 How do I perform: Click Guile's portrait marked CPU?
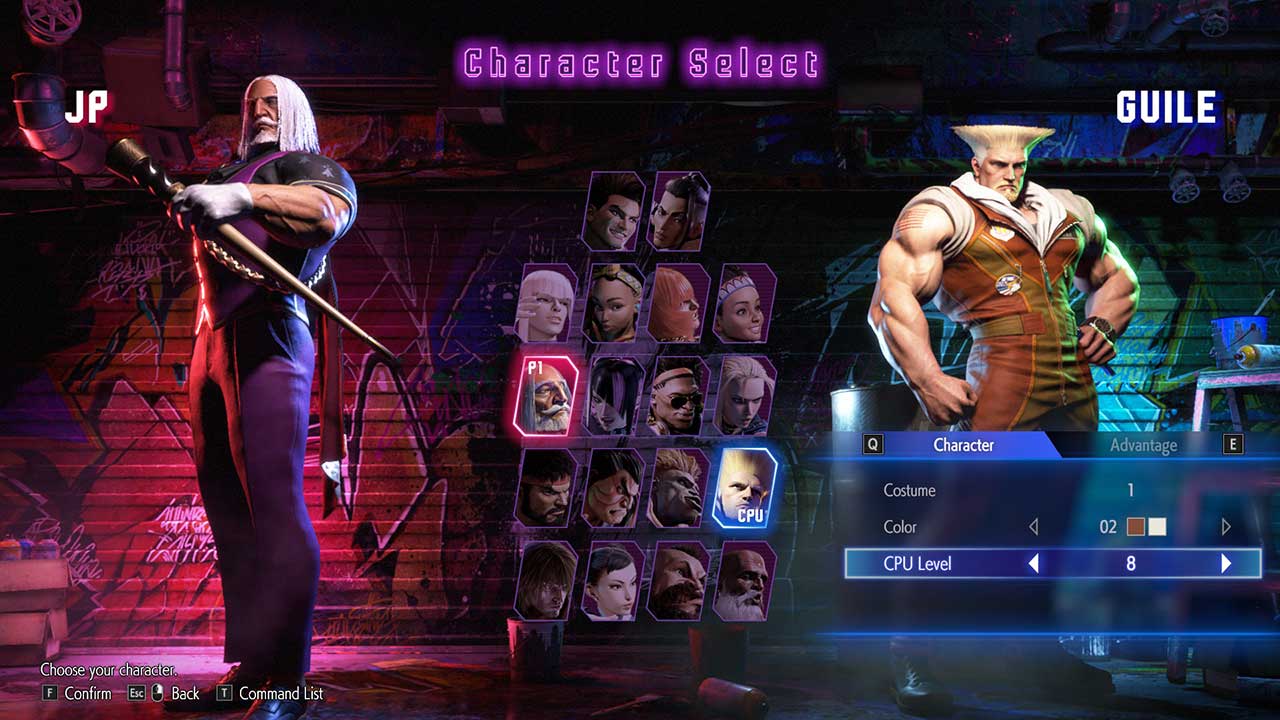coord(744,488)
